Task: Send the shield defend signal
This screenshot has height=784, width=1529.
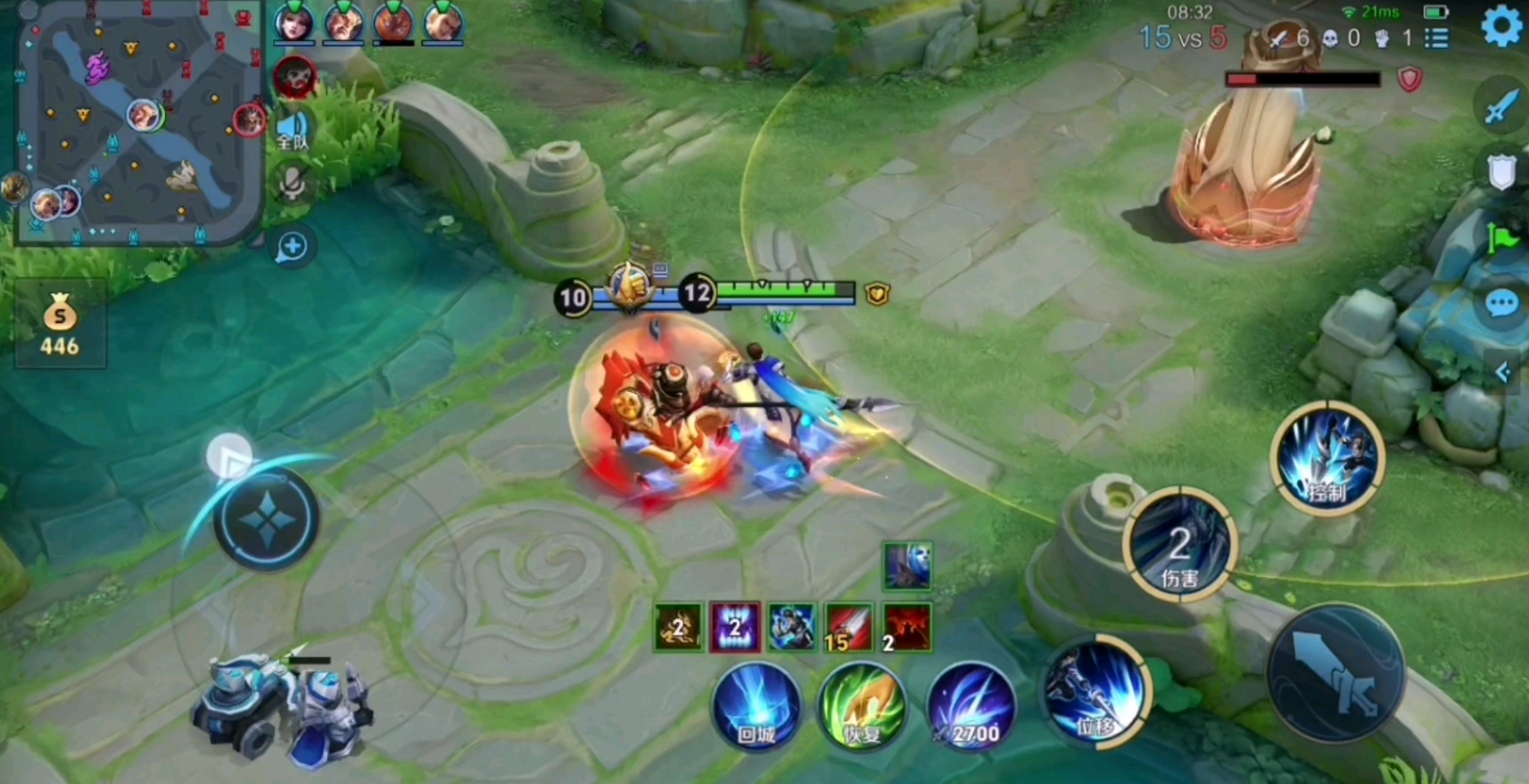Action: 1502,171
